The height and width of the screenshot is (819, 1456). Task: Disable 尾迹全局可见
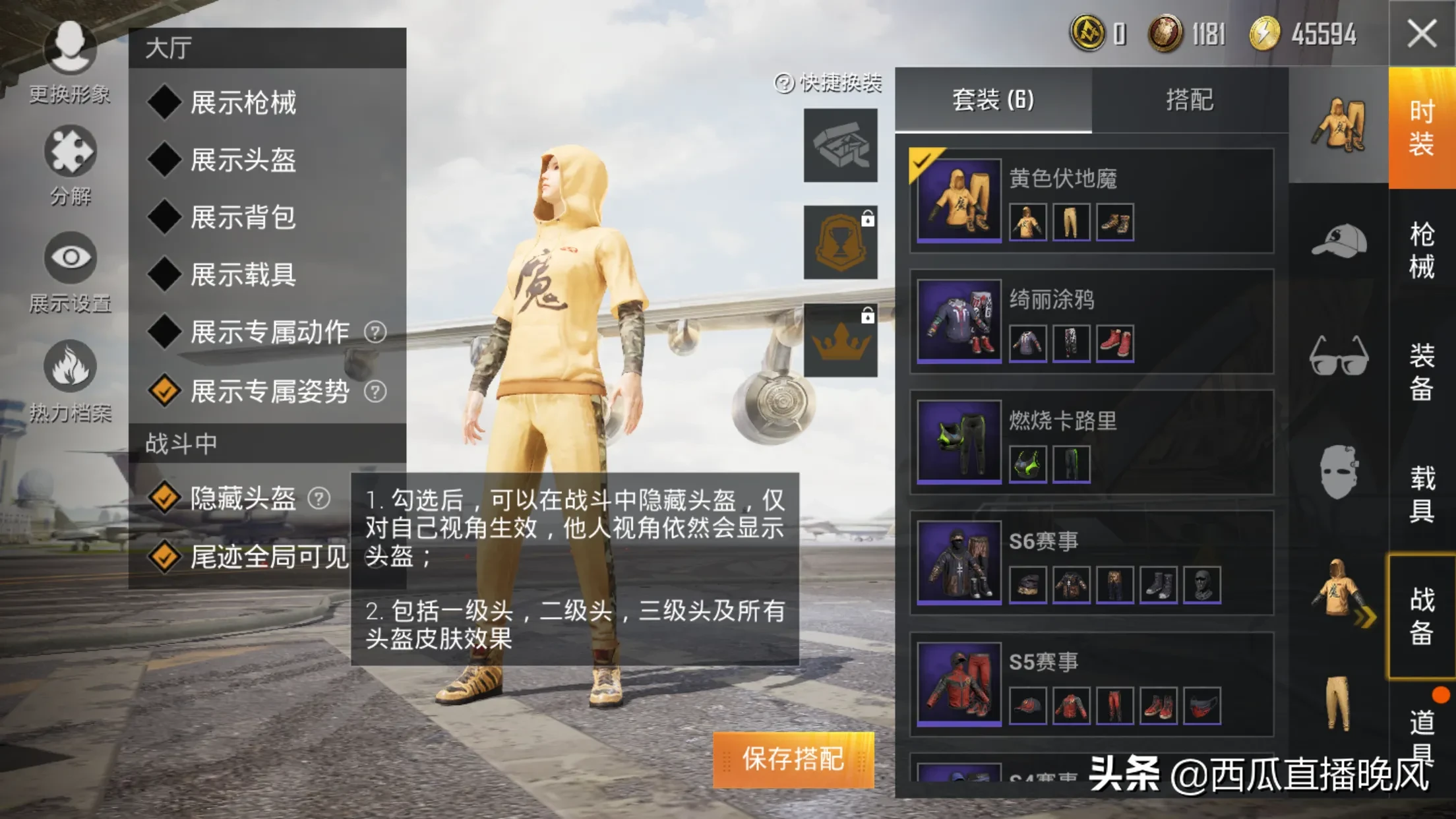(x=165, y=557)
